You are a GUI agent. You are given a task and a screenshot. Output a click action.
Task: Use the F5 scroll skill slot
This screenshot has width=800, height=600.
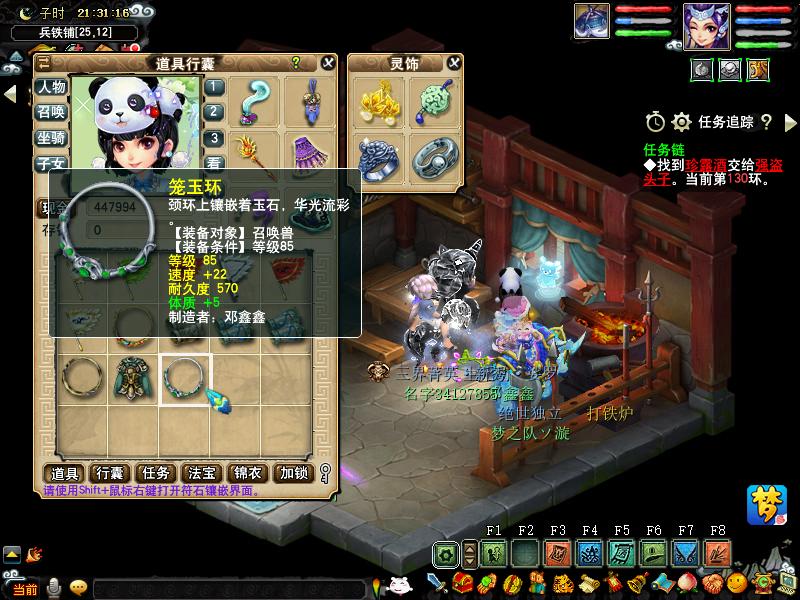pos(621,553)
